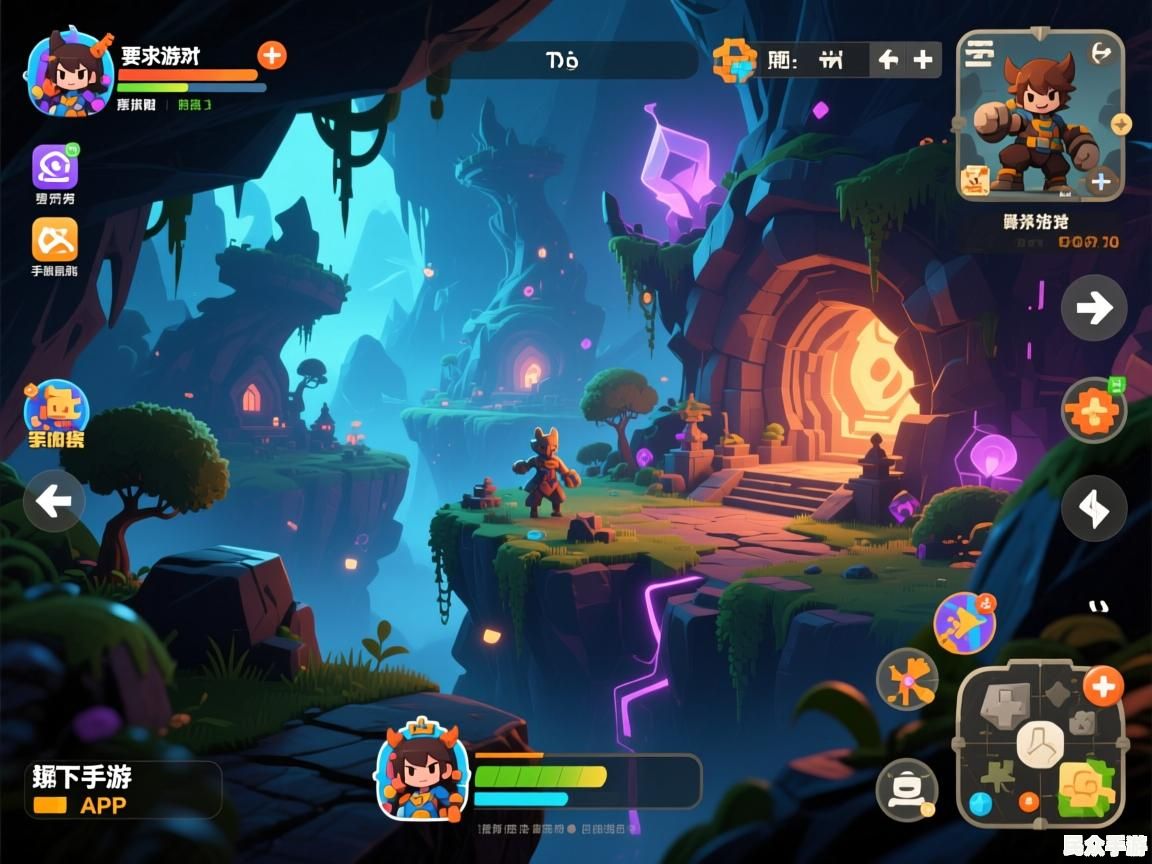Activate the purple and gold arrow skill

click(x=965, y=623)
